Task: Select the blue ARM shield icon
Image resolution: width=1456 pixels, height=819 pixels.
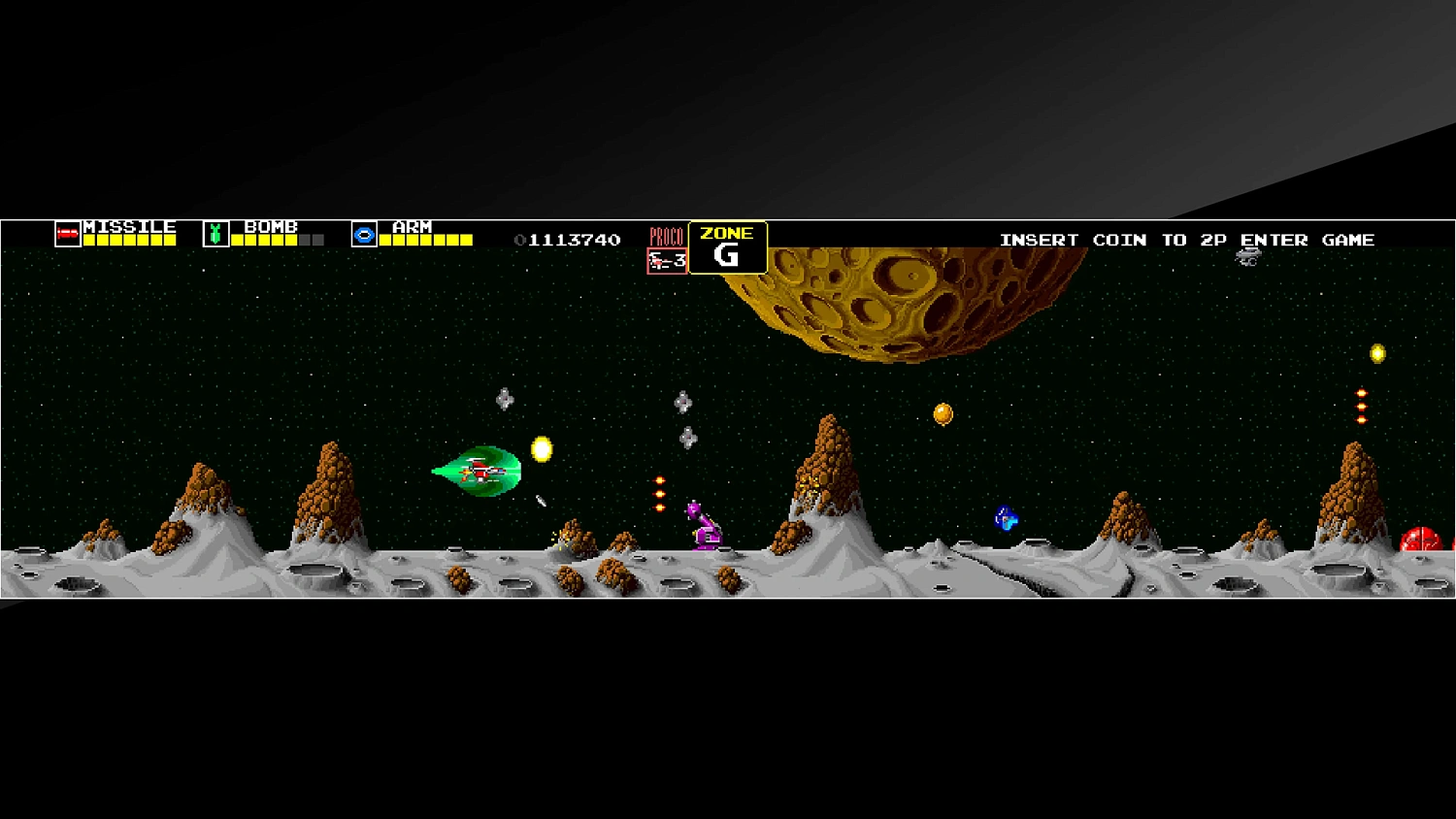Action: click(364, 232)
